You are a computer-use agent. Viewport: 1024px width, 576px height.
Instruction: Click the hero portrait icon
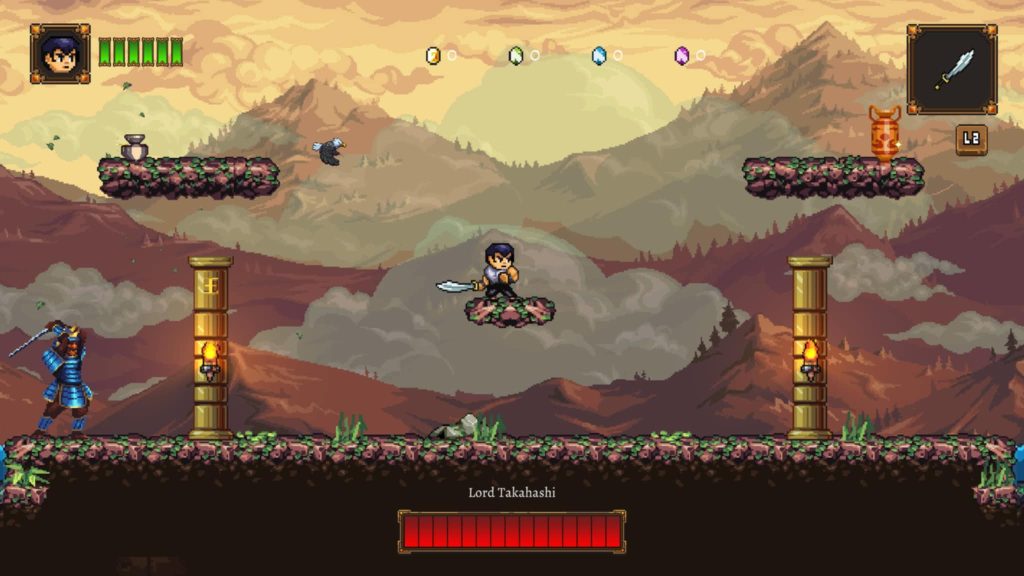[60, 54]
